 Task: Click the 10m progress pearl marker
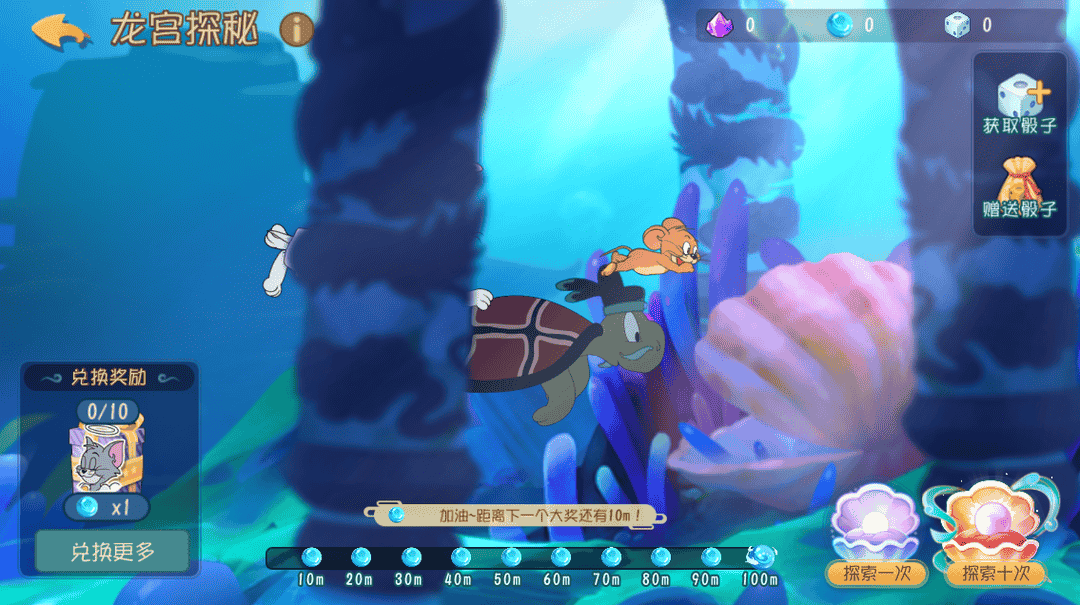click(x=311, y=556)
